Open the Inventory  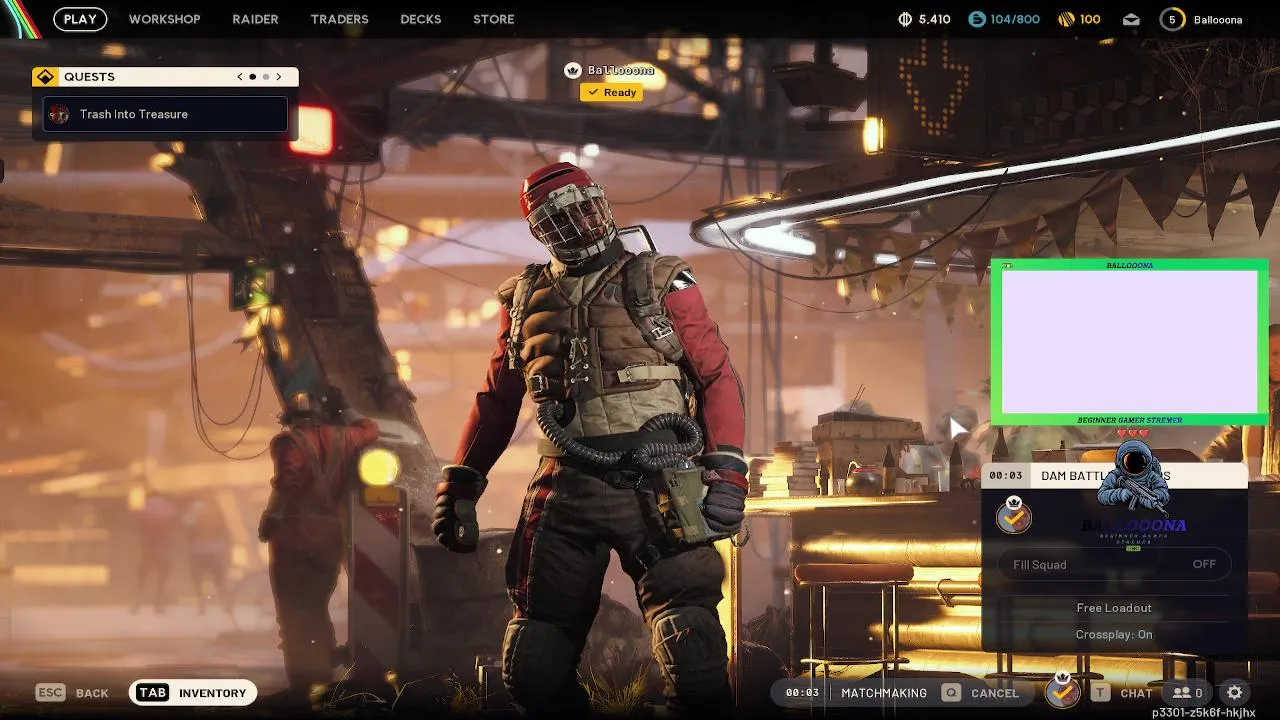click(193, 693)
